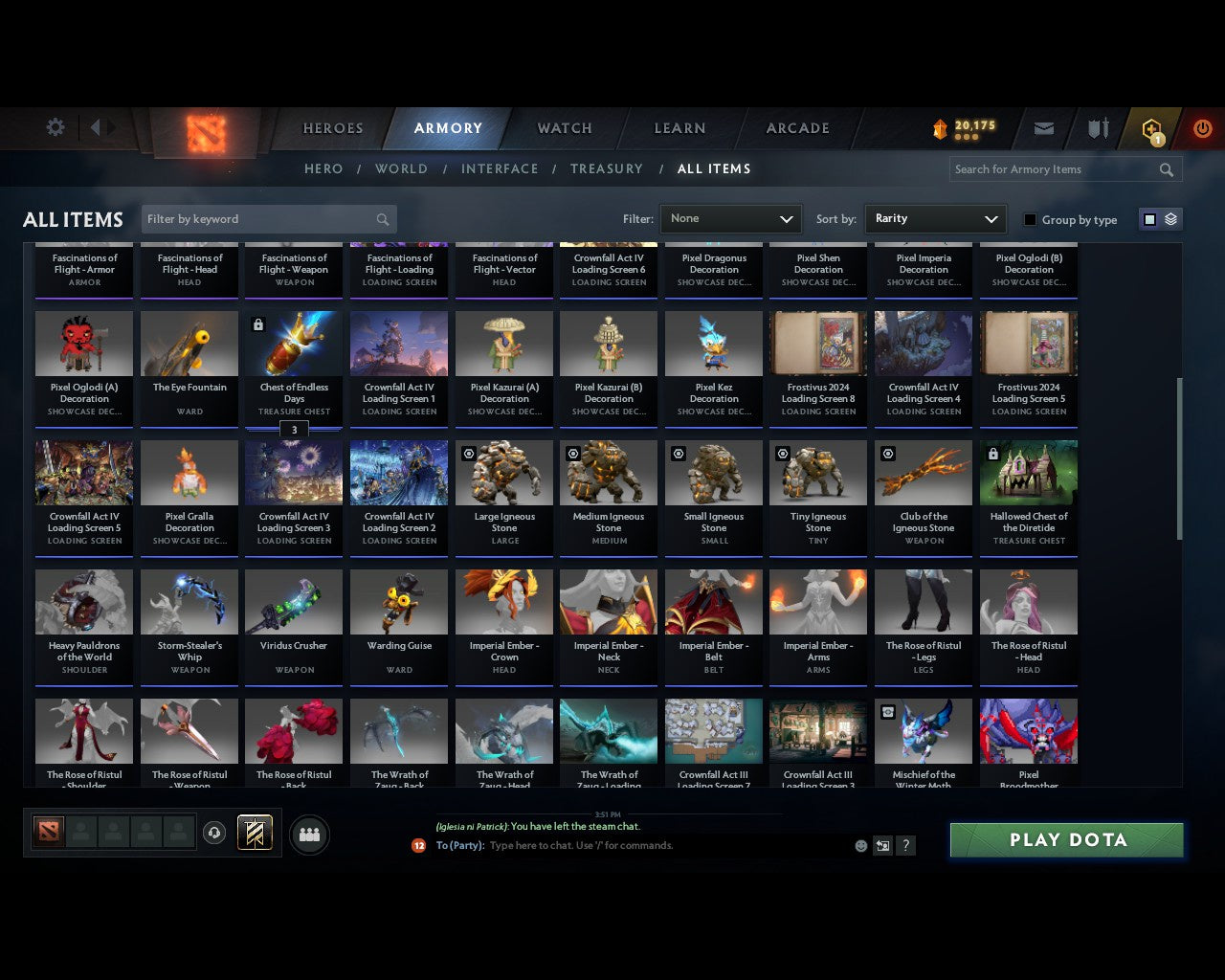This screenshot has width=1225, height=980.
Task: Open voice chat with the headset icon
Action: click(x=215, y=833)
